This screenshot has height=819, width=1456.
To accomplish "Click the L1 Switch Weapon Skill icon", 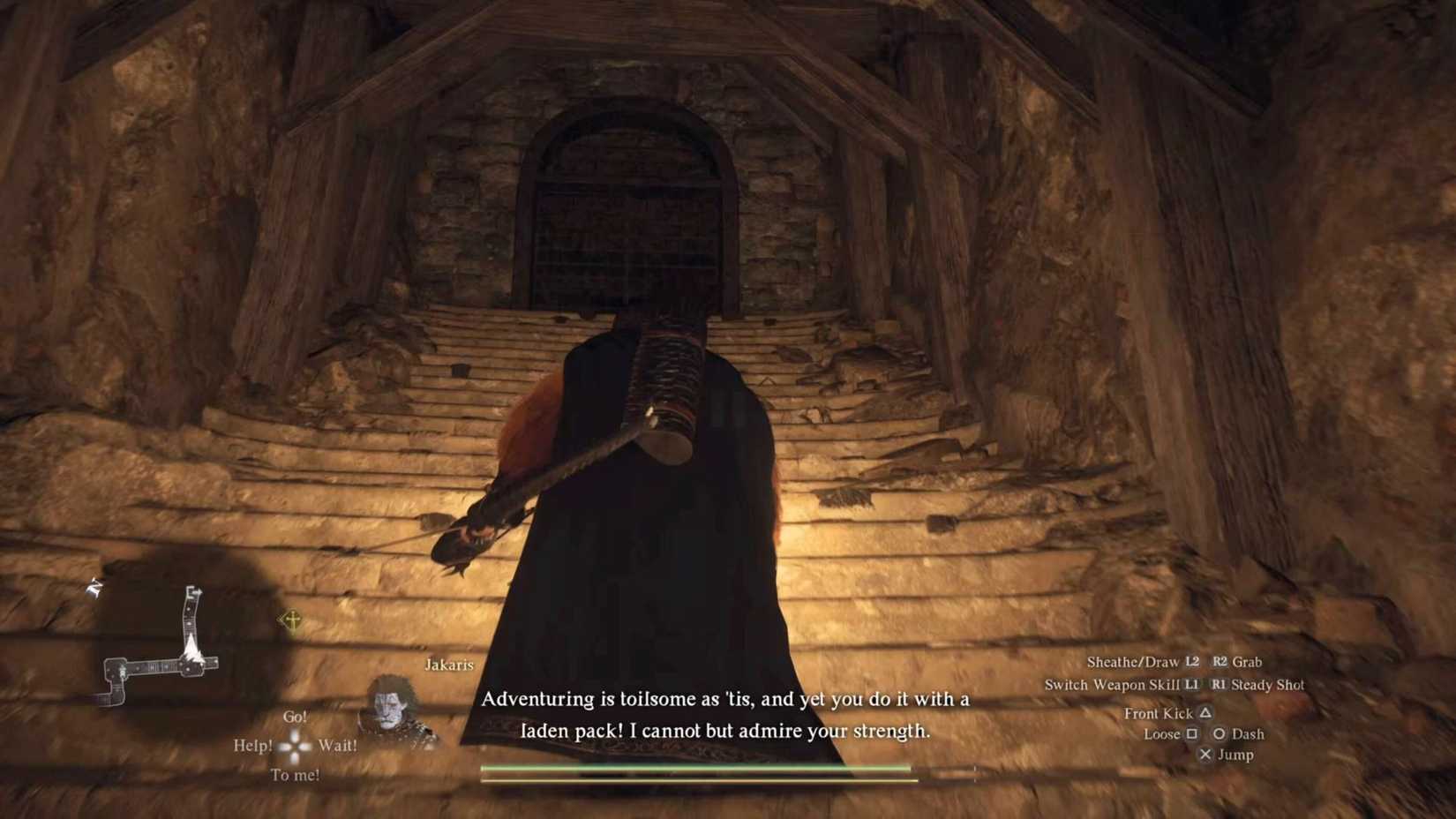I will click(x=1192, y=685).
